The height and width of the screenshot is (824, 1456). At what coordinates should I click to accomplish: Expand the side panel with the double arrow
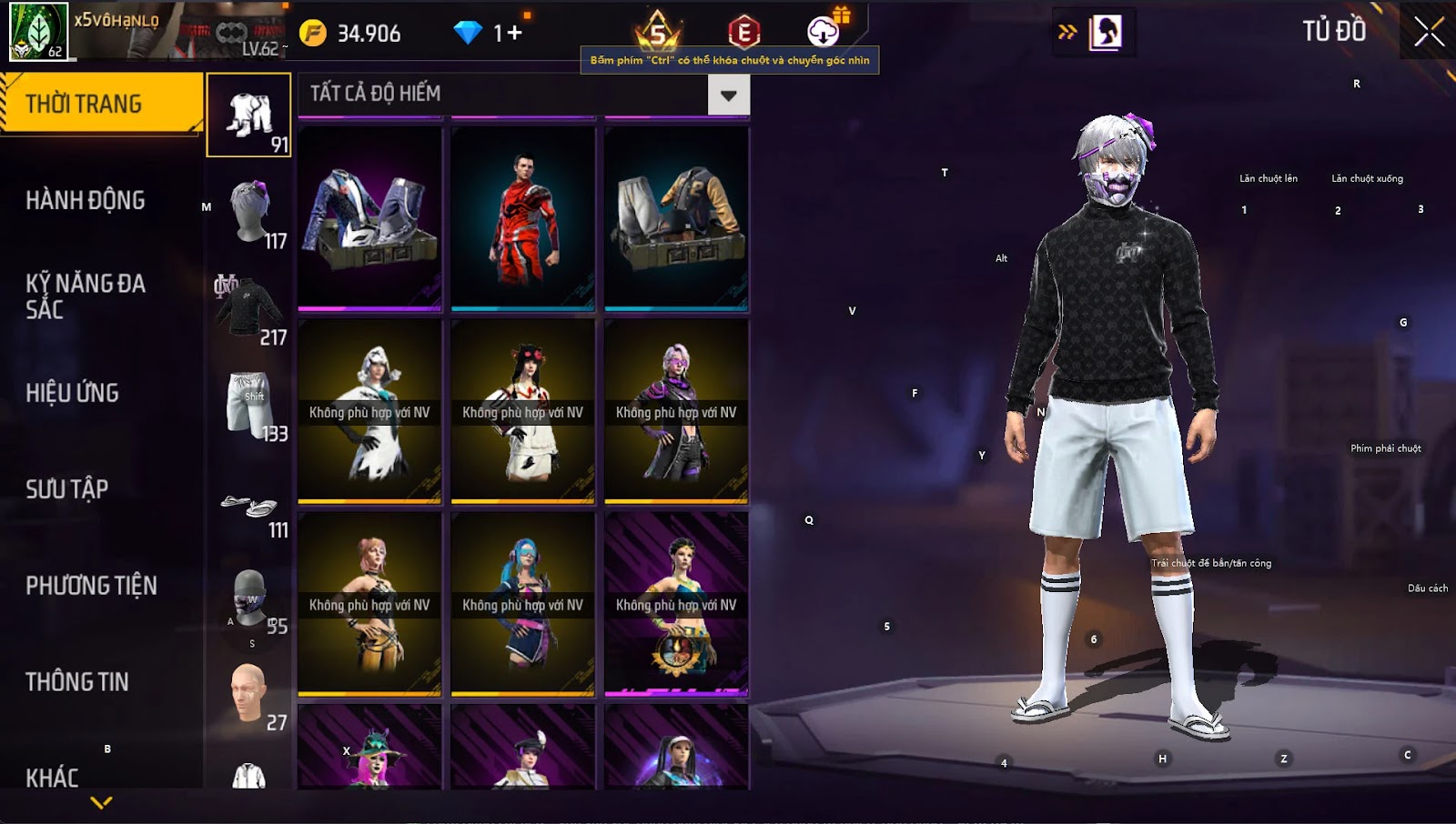[x=1067, y=33]
